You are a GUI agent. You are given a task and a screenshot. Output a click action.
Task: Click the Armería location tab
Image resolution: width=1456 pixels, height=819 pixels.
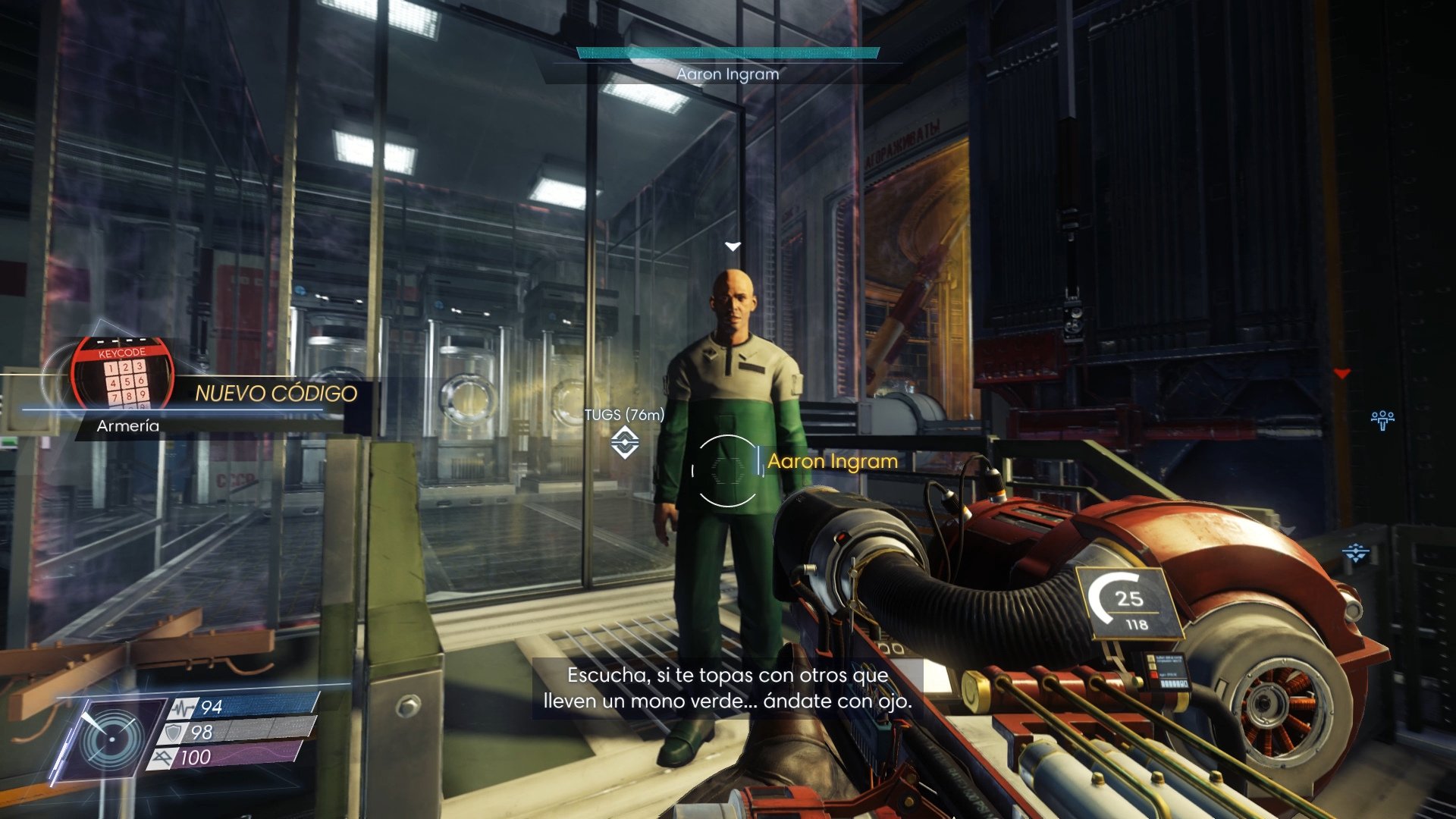point(127,425)
